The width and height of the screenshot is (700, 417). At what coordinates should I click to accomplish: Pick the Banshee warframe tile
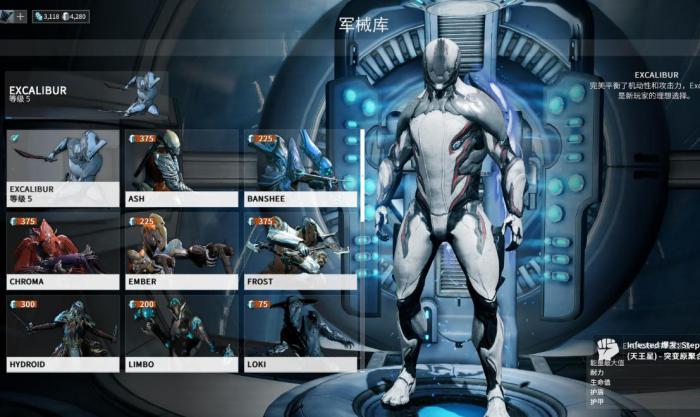pyautogui.click(x=299, y=166)
